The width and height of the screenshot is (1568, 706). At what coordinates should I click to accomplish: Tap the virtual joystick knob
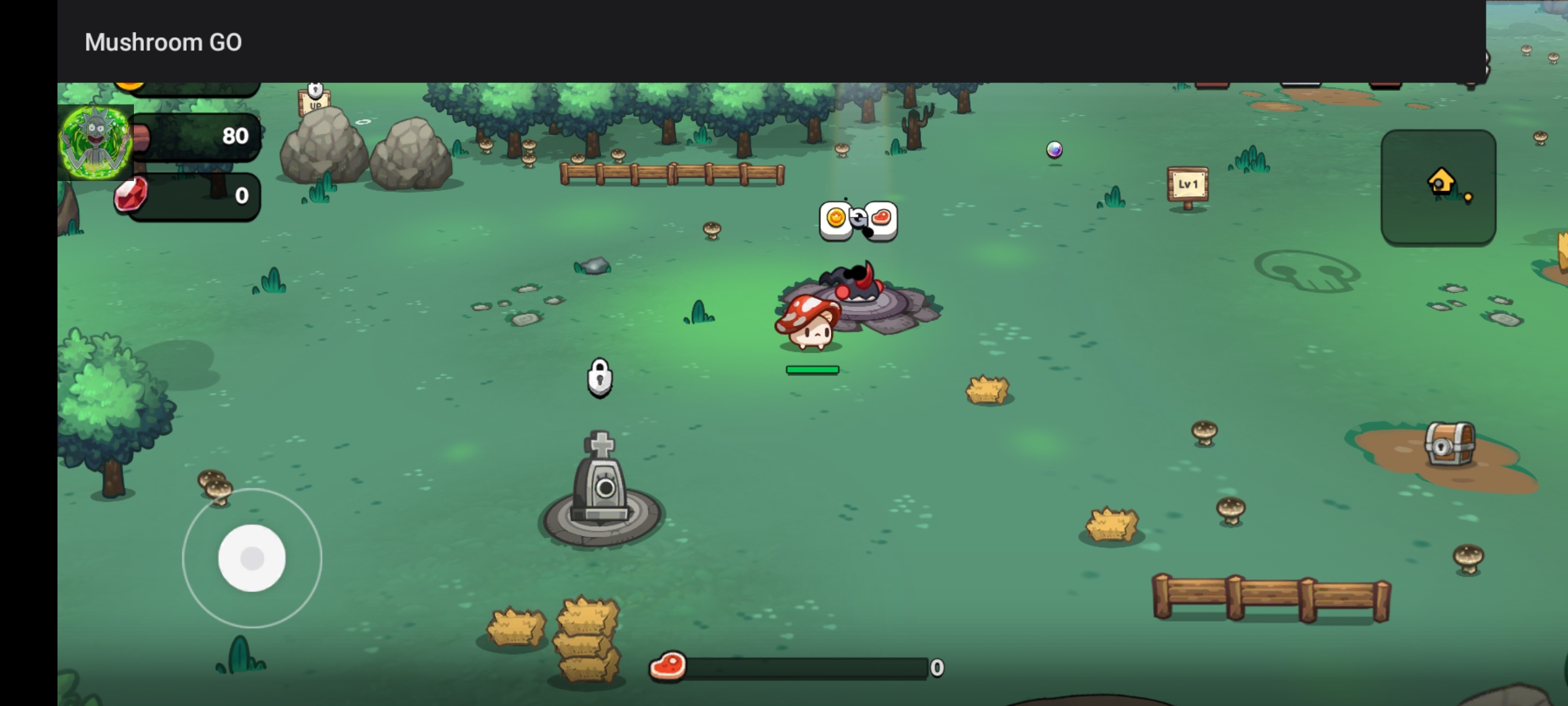[252, 558]
